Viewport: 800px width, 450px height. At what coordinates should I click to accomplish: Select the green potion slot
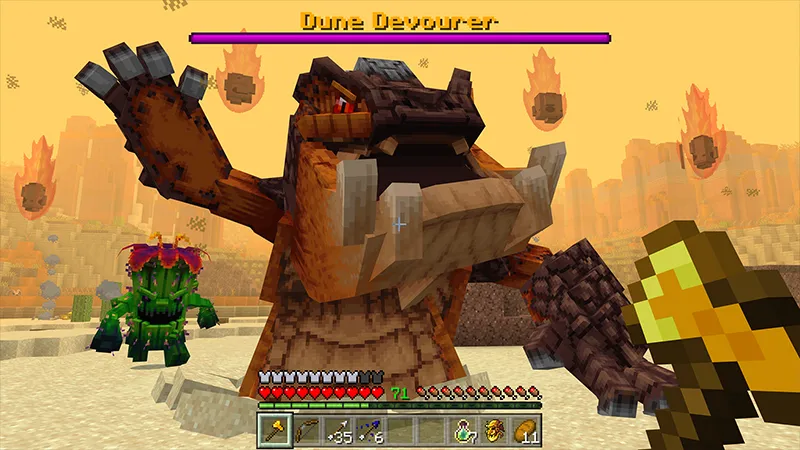pyautogui.click(x=463, y=430)
